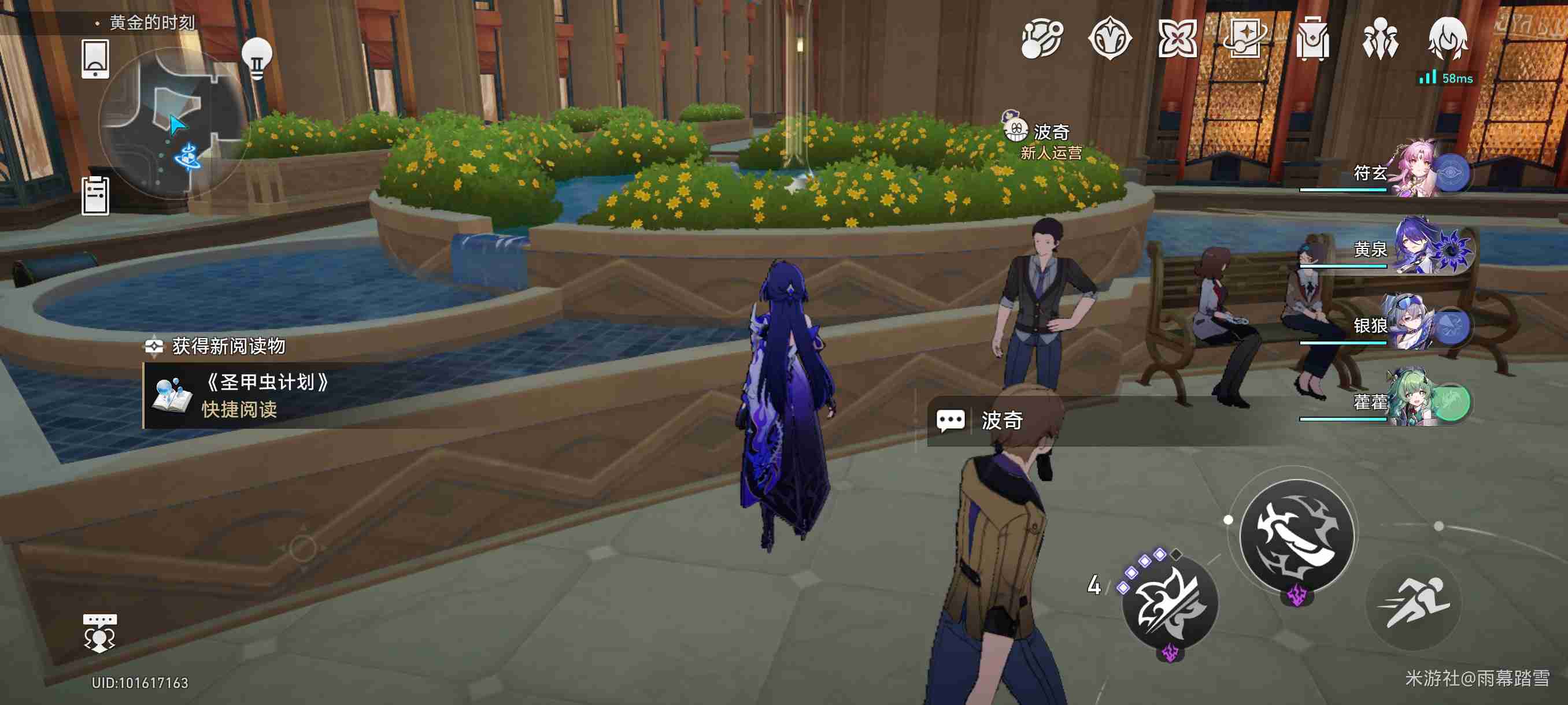Image resolution: width=1568 pixels, height=705 pixels.
Task: Open the warp star-ticket icon
Action: click(x=1244, y=39)
